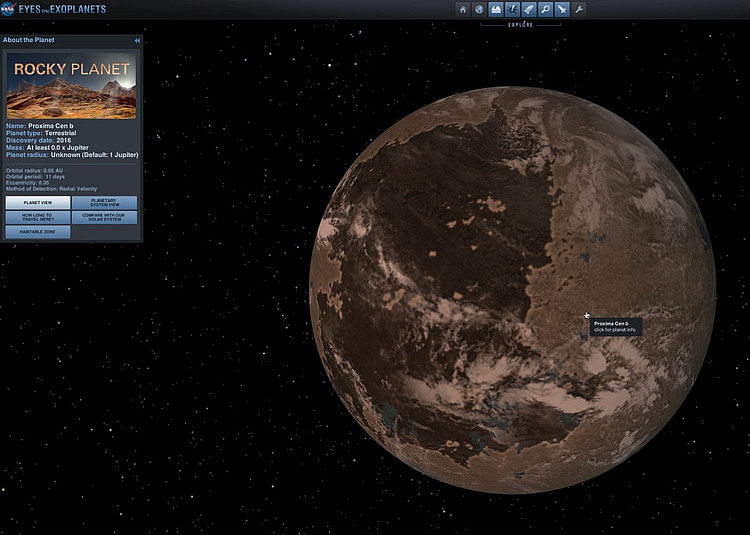
Task: Select the Planet View button
Action: 38,202
